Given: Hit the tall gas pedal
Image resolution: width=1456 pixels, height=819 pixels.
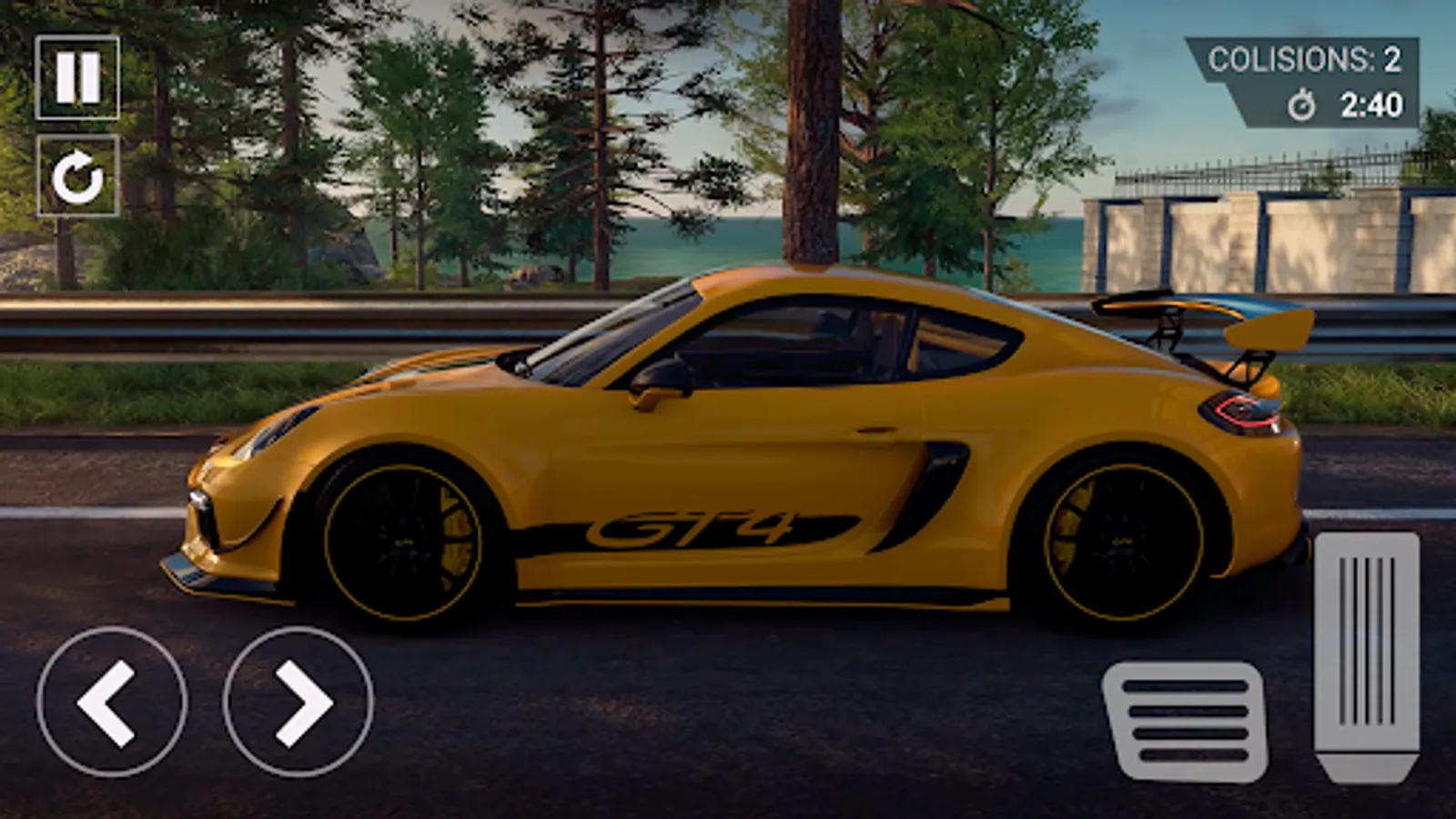Looking at the screenshot, I should pos(1367,655).
